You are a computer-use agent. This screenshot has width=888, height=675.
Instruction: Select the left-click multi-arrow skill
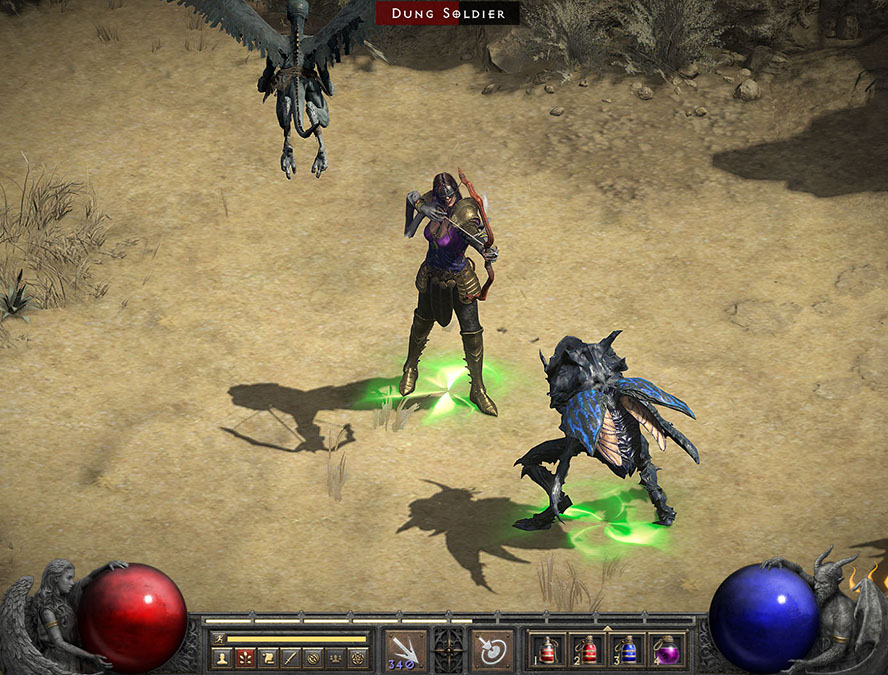pyautogui.click(x=405, y=650)
